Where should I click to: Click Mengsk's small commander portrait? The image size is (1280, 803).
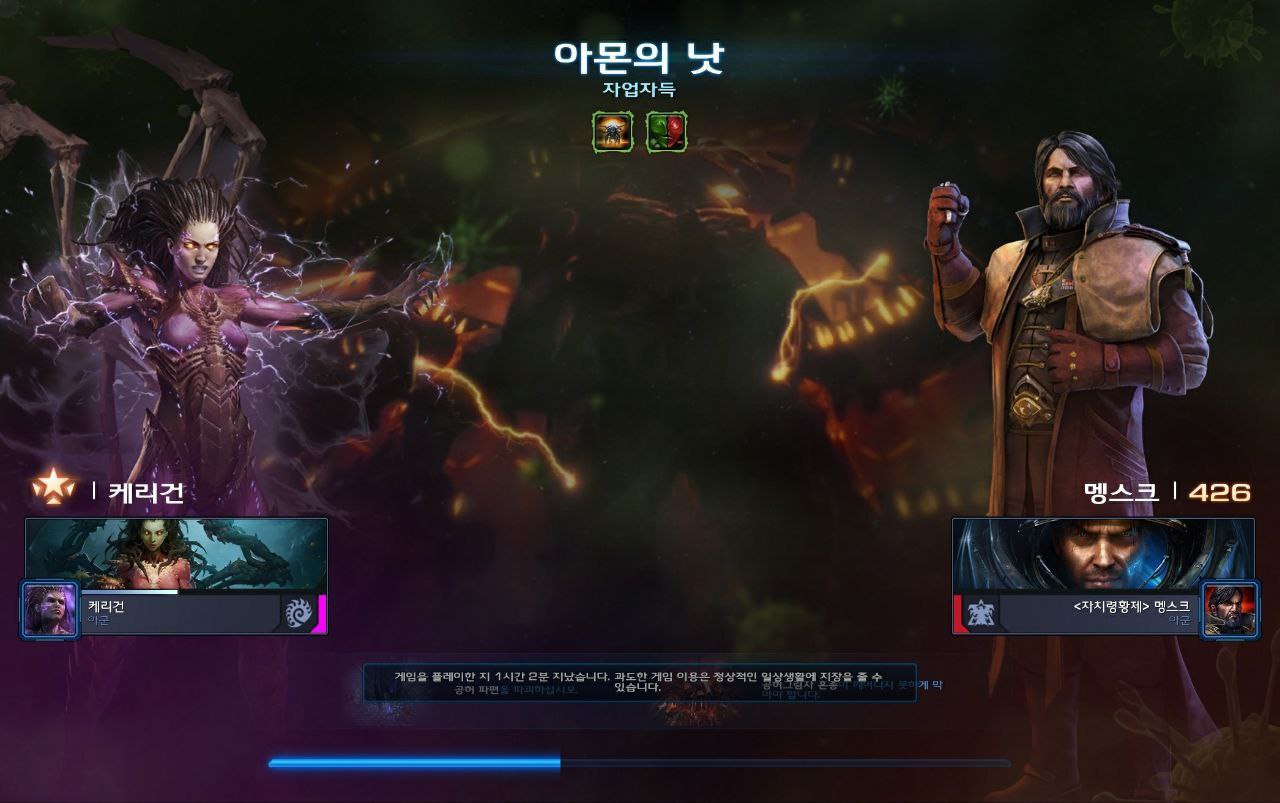click(1229, 609)
